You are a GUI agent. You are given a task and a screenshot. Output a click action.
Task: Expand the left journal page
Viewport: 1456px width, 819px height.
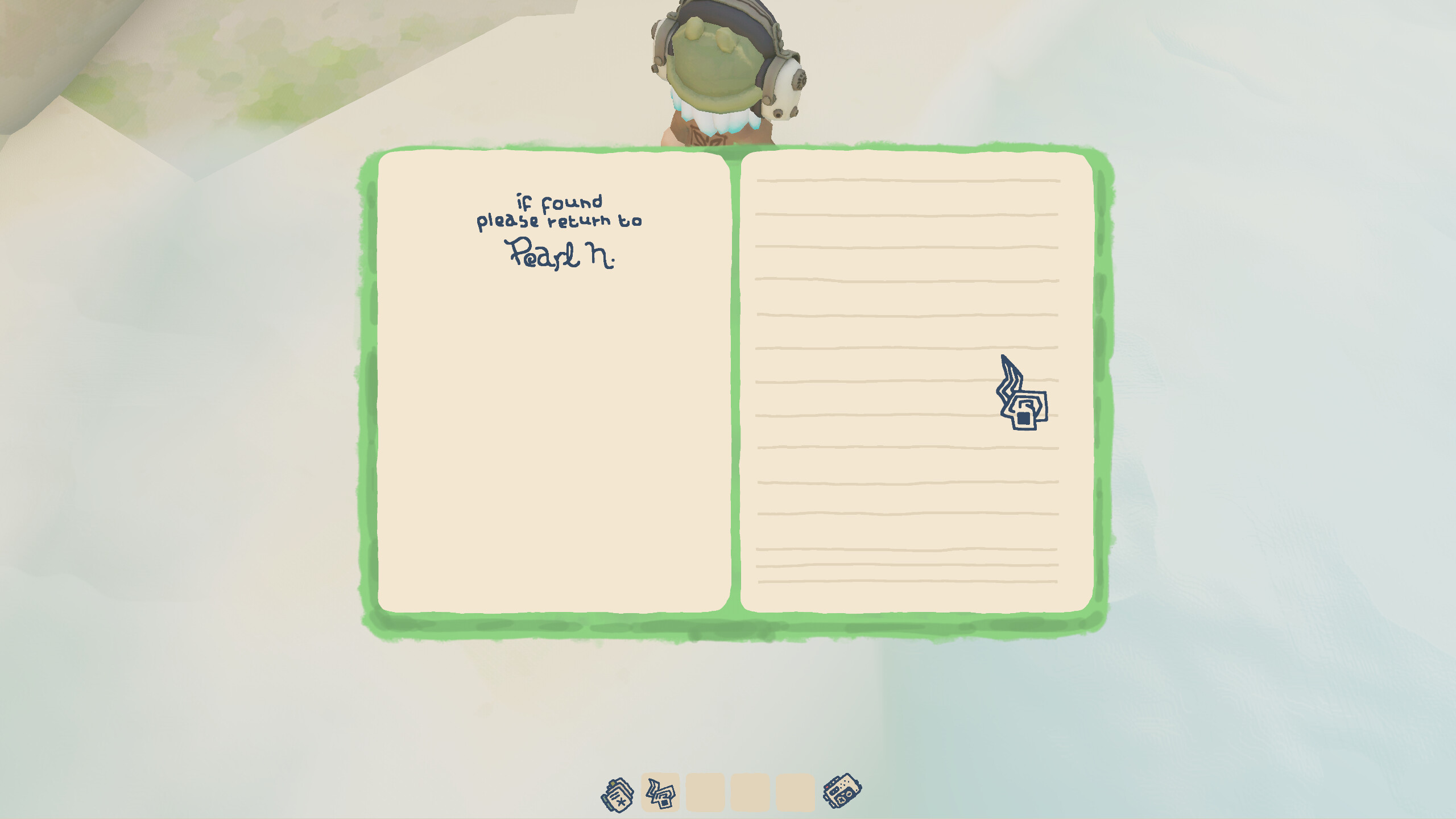552,398
